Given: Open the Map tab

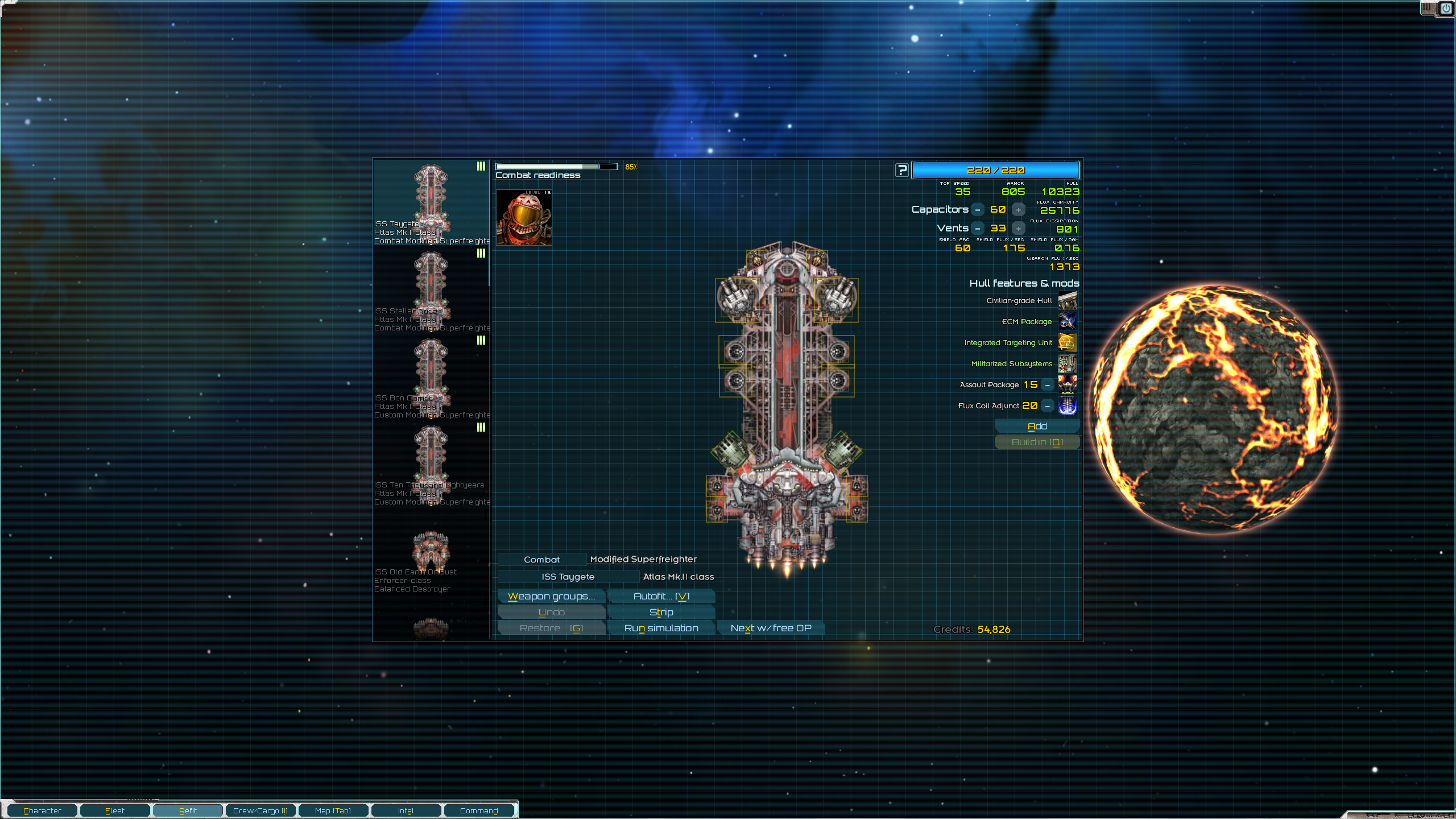Looking at the screenshot, I should (333, 810).
